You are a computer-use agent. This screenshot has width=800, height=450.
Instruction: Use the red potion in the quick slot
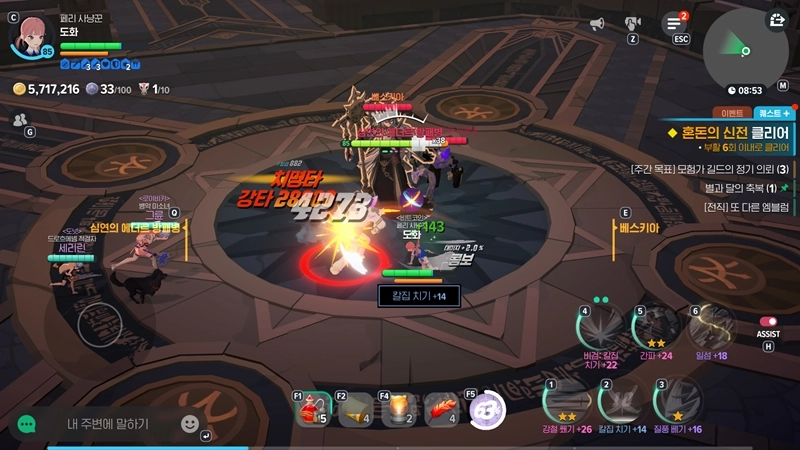[313, 410]
